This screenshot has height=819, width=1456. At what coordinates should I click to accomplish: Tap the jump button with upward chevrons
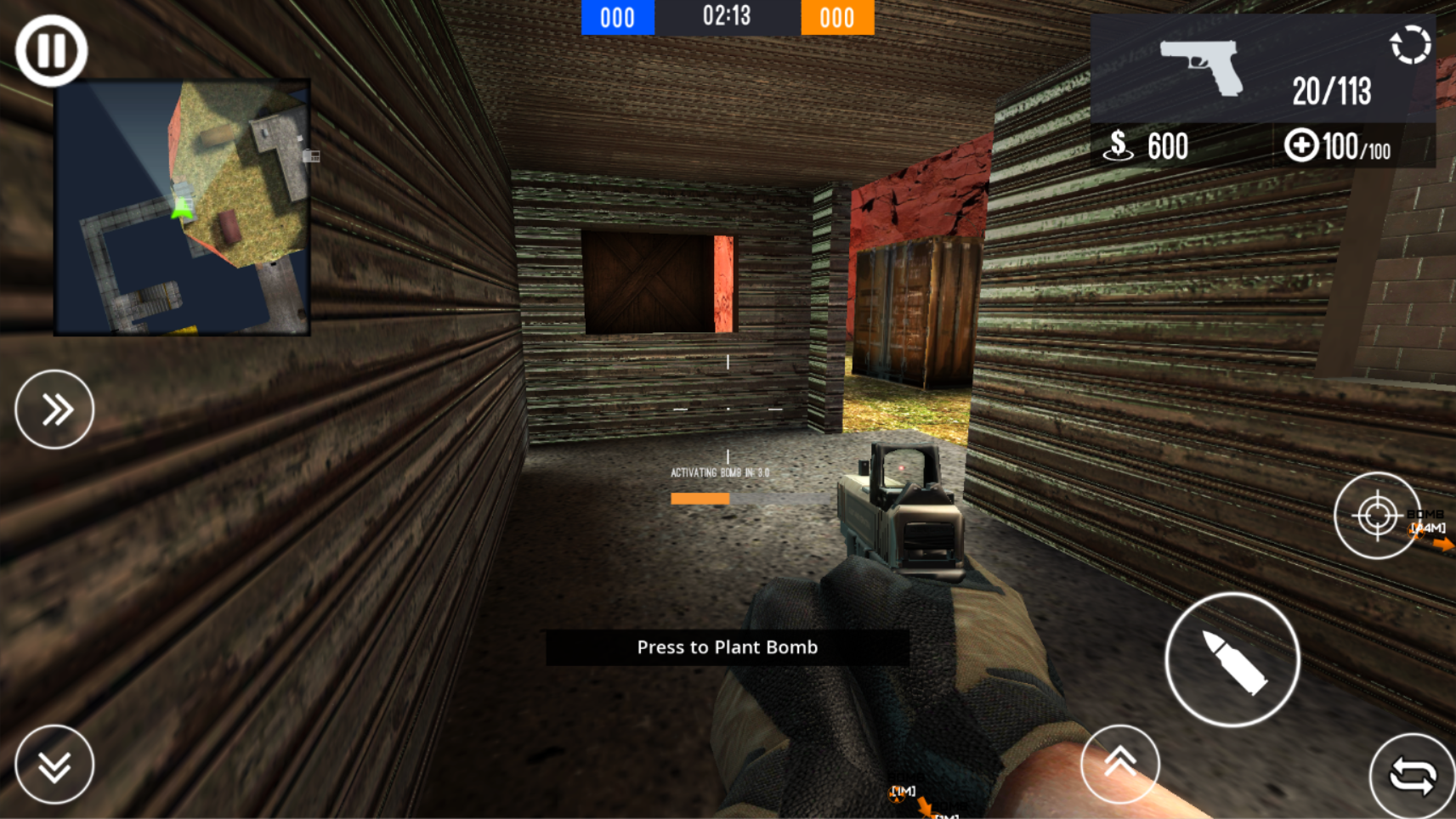point(1120,764)
